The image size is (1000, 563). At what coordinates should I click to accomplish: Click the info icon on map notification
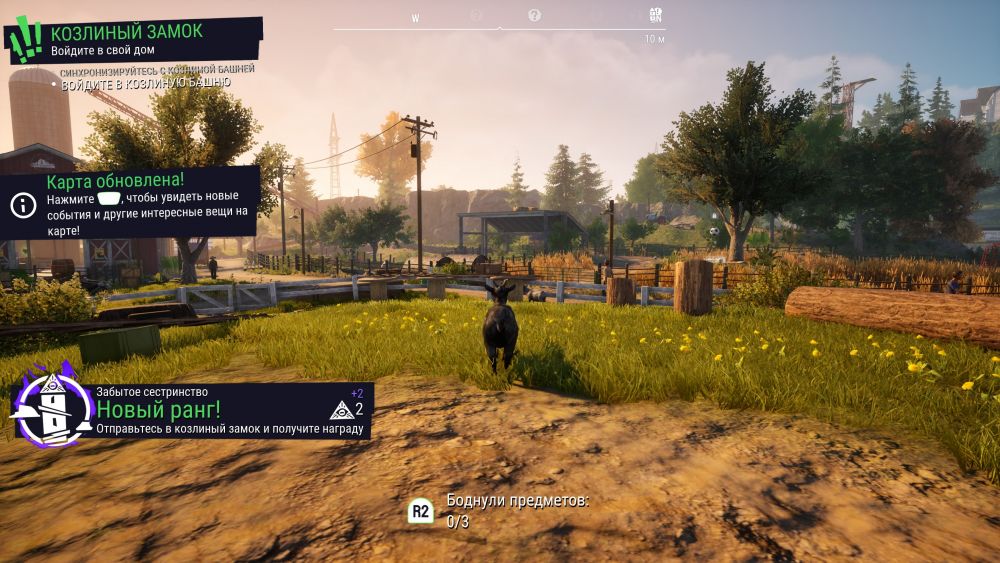22,205
